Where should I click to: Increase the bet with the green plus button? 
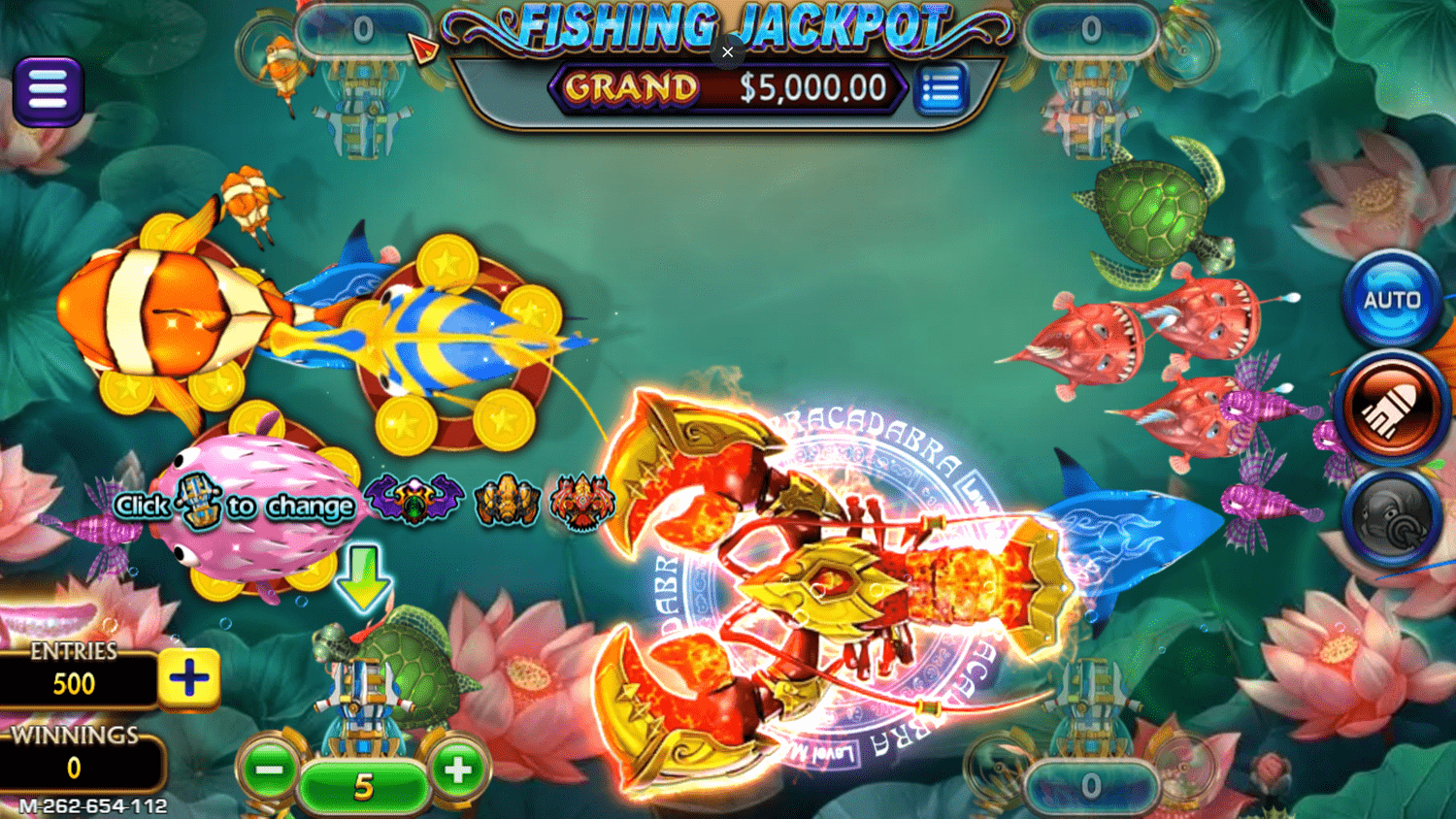[x=457, y=770]
